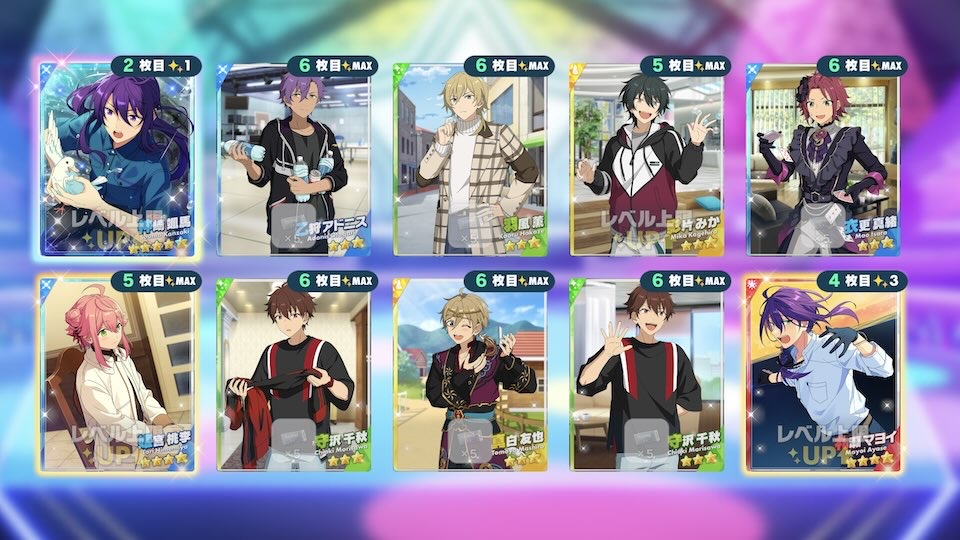Select the Mayoi Ayase five-star card
This screenshot has height=540, width=960.
coord(824,375)
